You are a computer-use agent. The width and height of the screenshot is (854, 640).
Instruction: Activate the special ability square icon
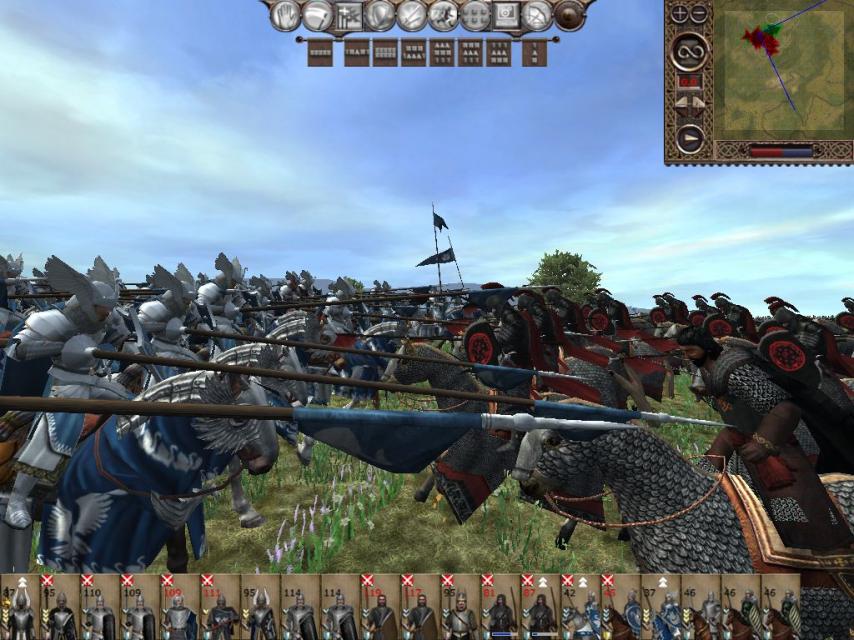click(506, 14)
